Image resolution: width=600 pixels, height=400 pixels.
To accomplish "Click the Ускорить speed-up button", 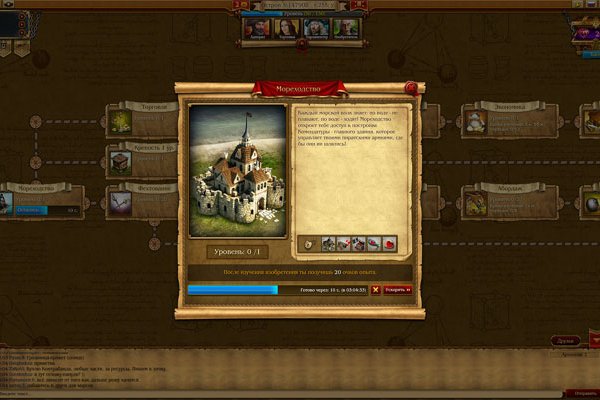I will (398, 290).
